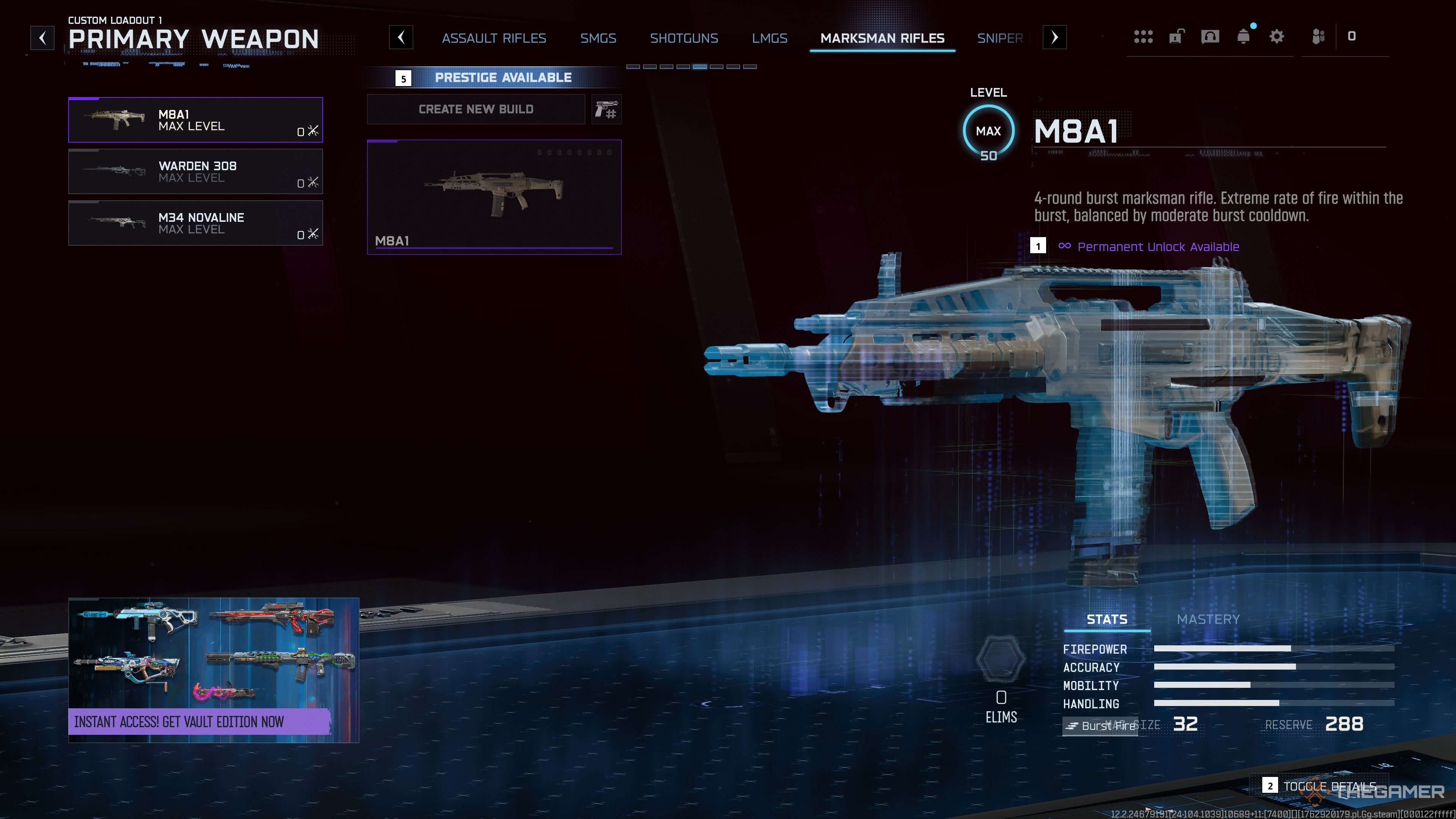Screen dimensions: 1456x819
Task: Open the settings gear icon
Action: tap(1276, 37)
